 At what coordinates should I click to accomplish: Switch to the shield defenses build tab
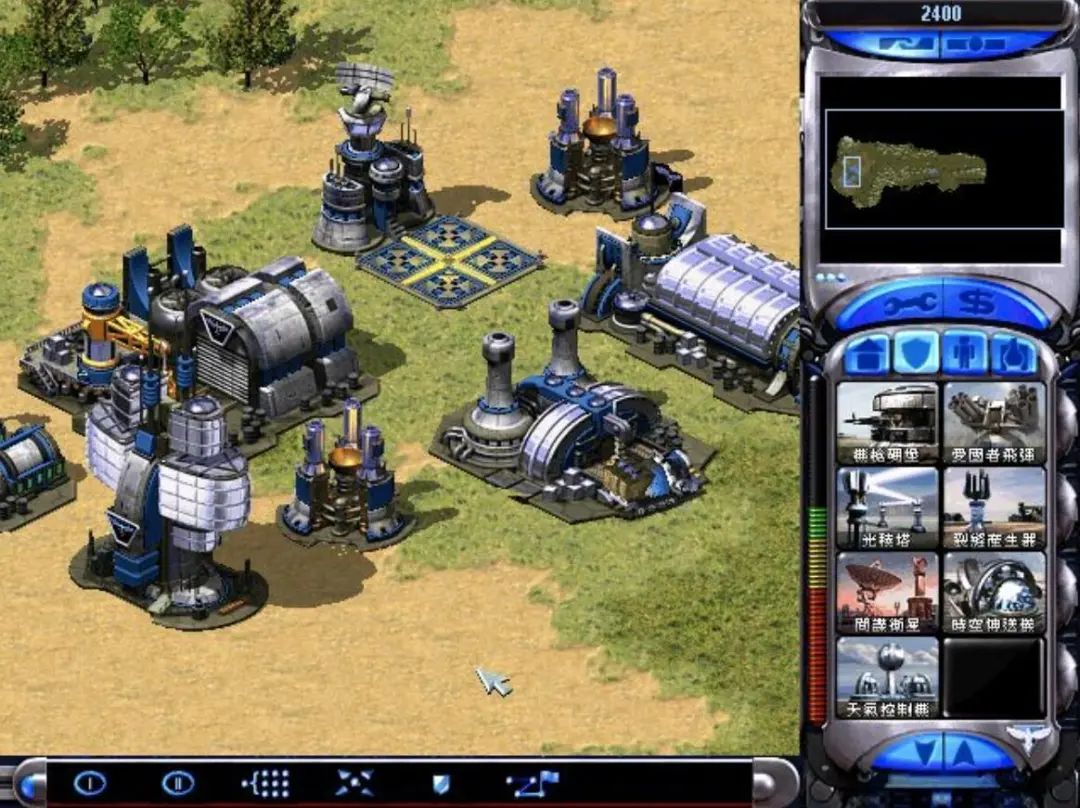[x=915, y=354]
